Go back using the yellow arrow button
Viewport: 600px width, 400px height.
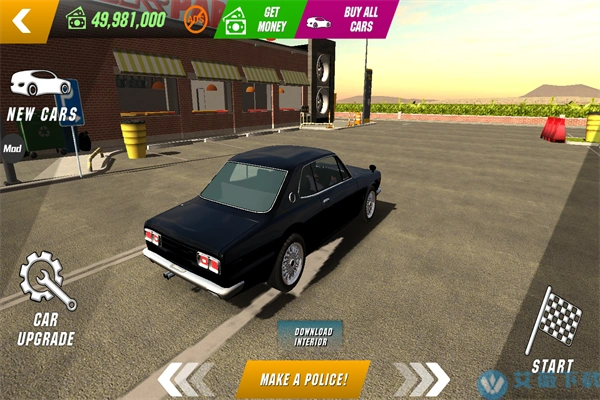click(x=23, y=18)
